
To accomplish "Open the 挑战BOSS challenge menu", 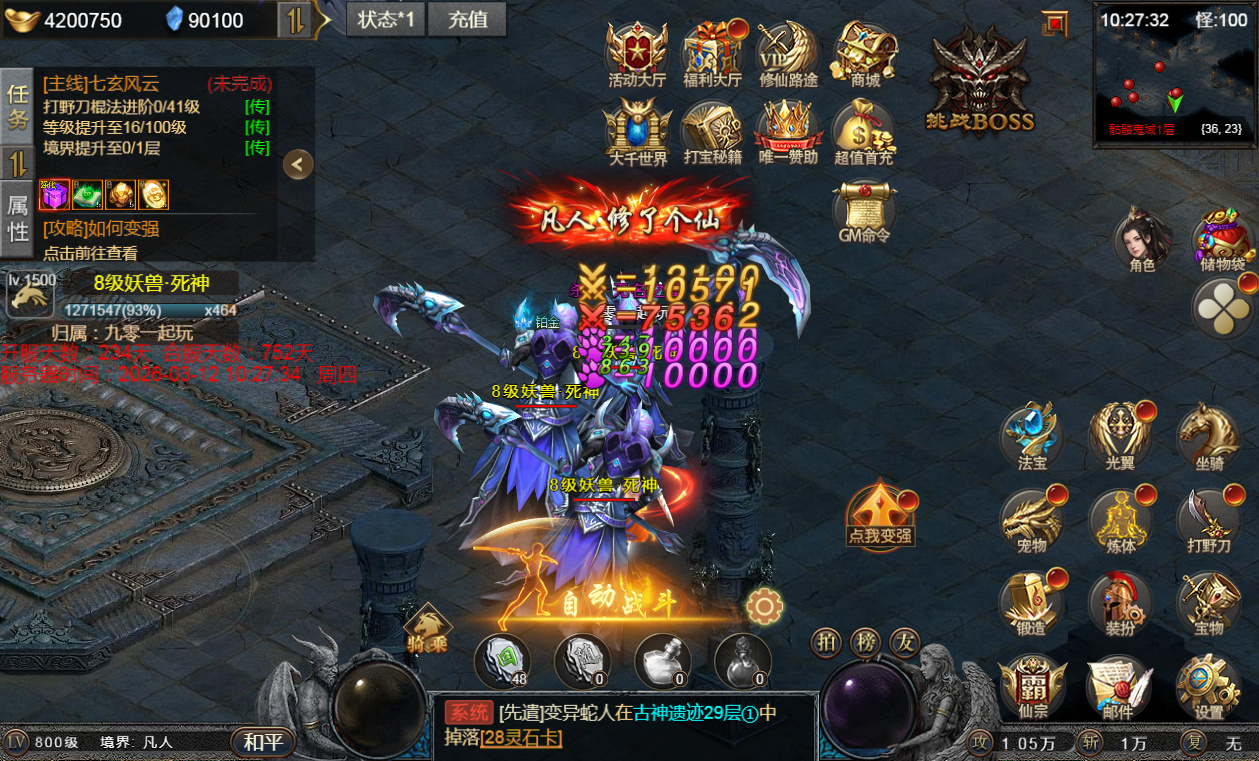I will [981, 82].
